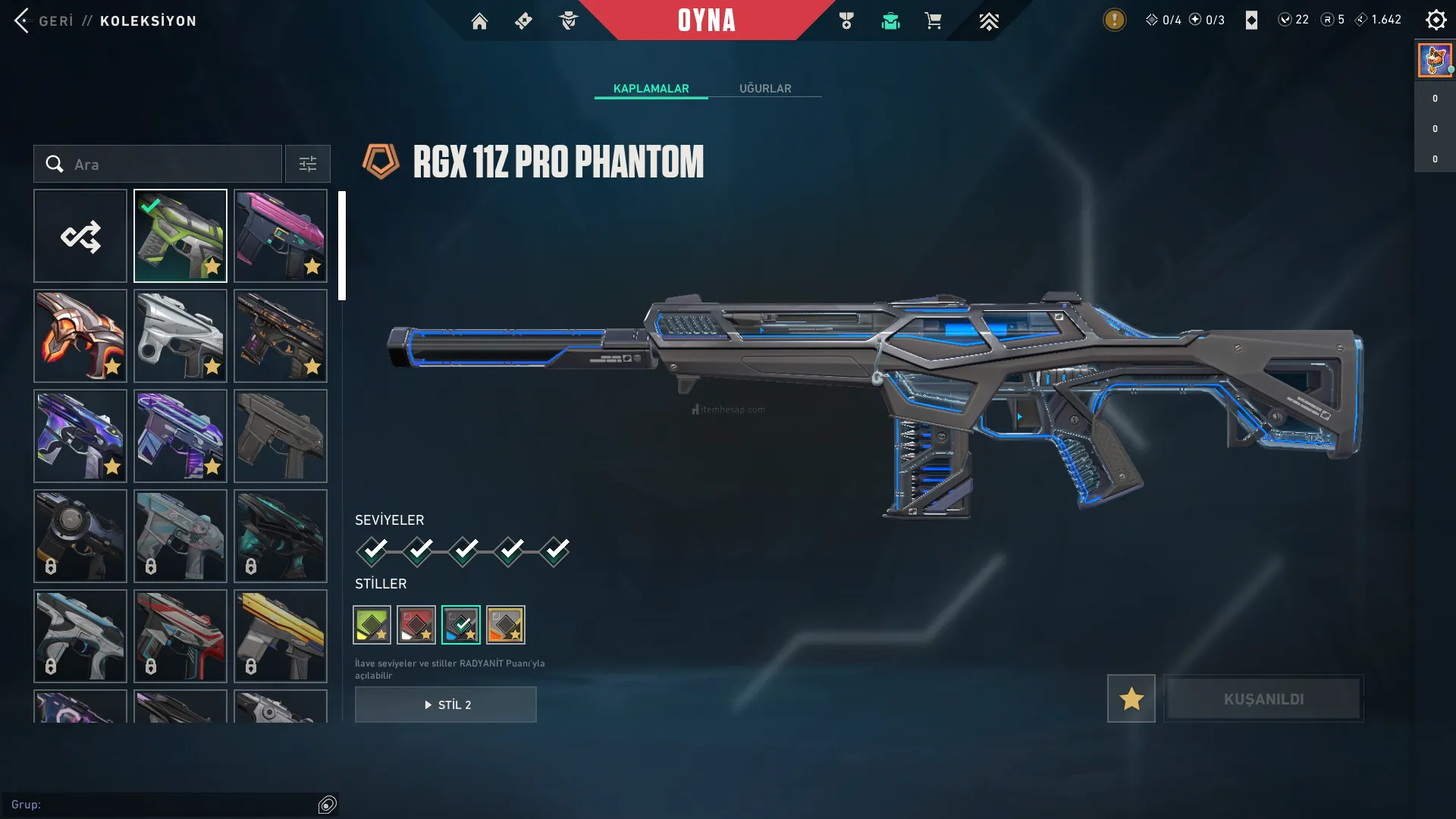Go back with the Geri arrow
Image resolution: width=1456 pixels, height=819 pixels.
click(22, 20)
